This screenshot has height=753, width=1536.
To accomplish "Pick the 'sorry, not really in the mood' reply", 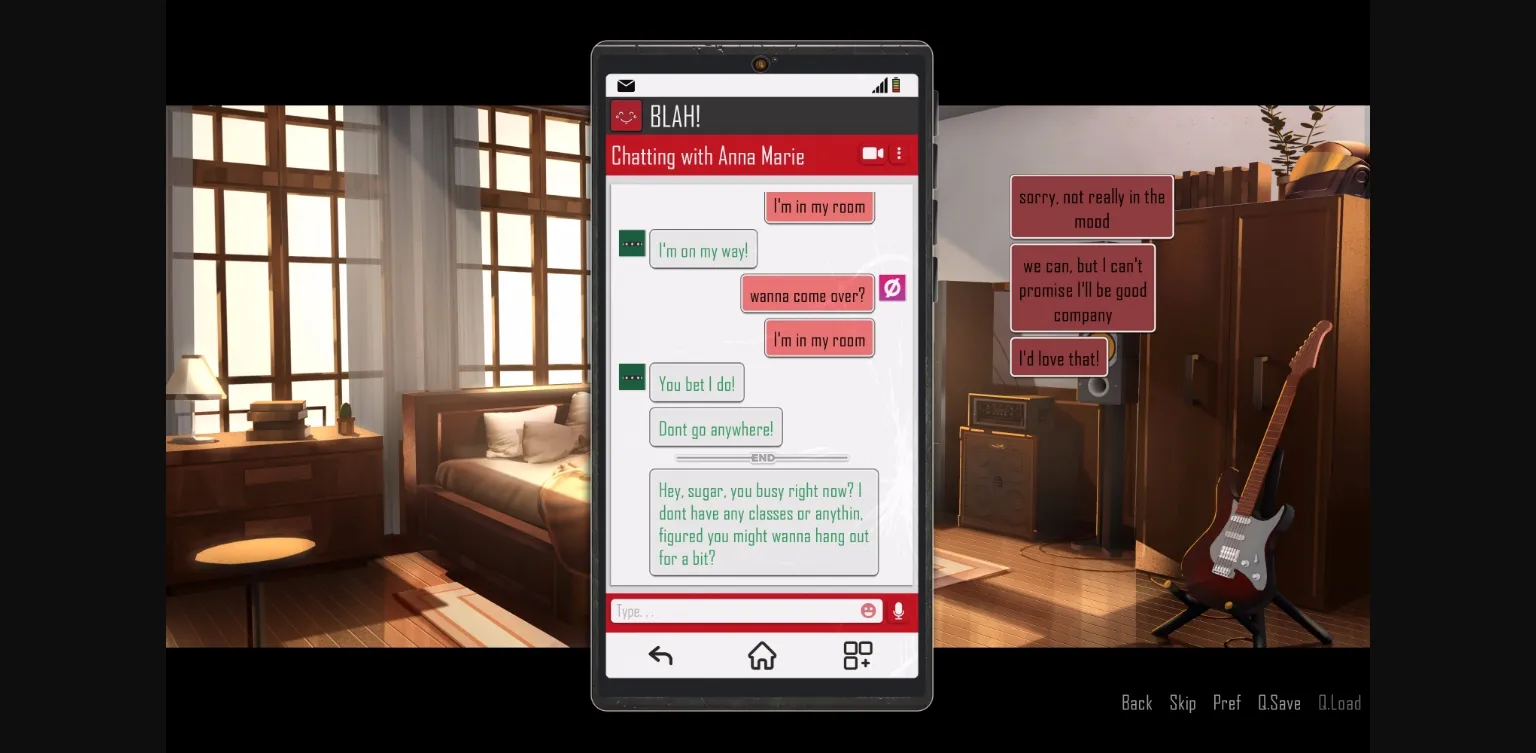I will (1091, 206).
